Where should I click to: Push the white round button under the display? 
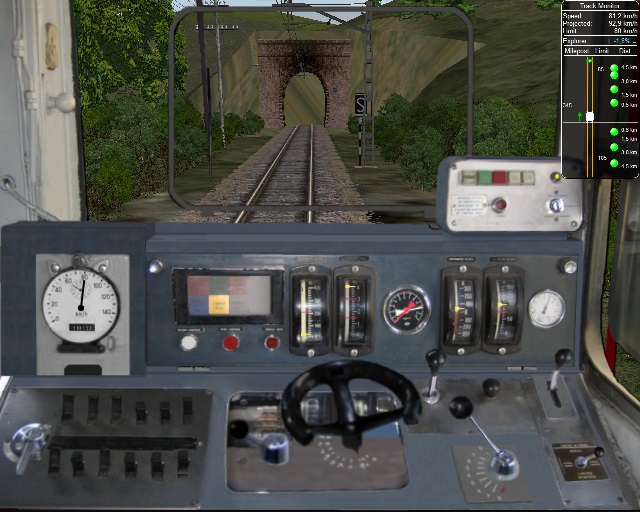188,342
